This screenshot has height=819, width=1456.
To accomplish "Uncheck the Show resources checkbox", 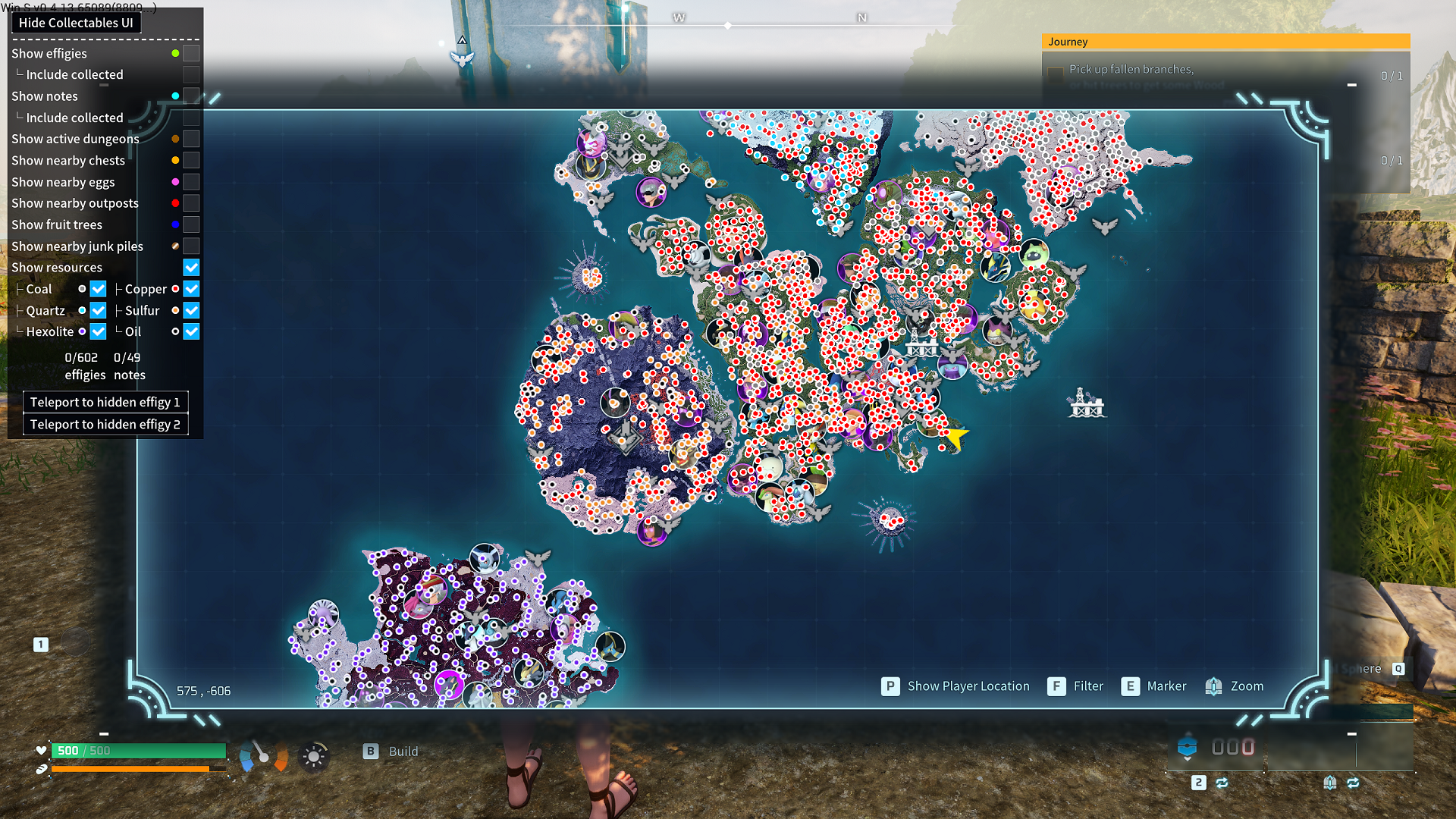I will coord(191,267).
